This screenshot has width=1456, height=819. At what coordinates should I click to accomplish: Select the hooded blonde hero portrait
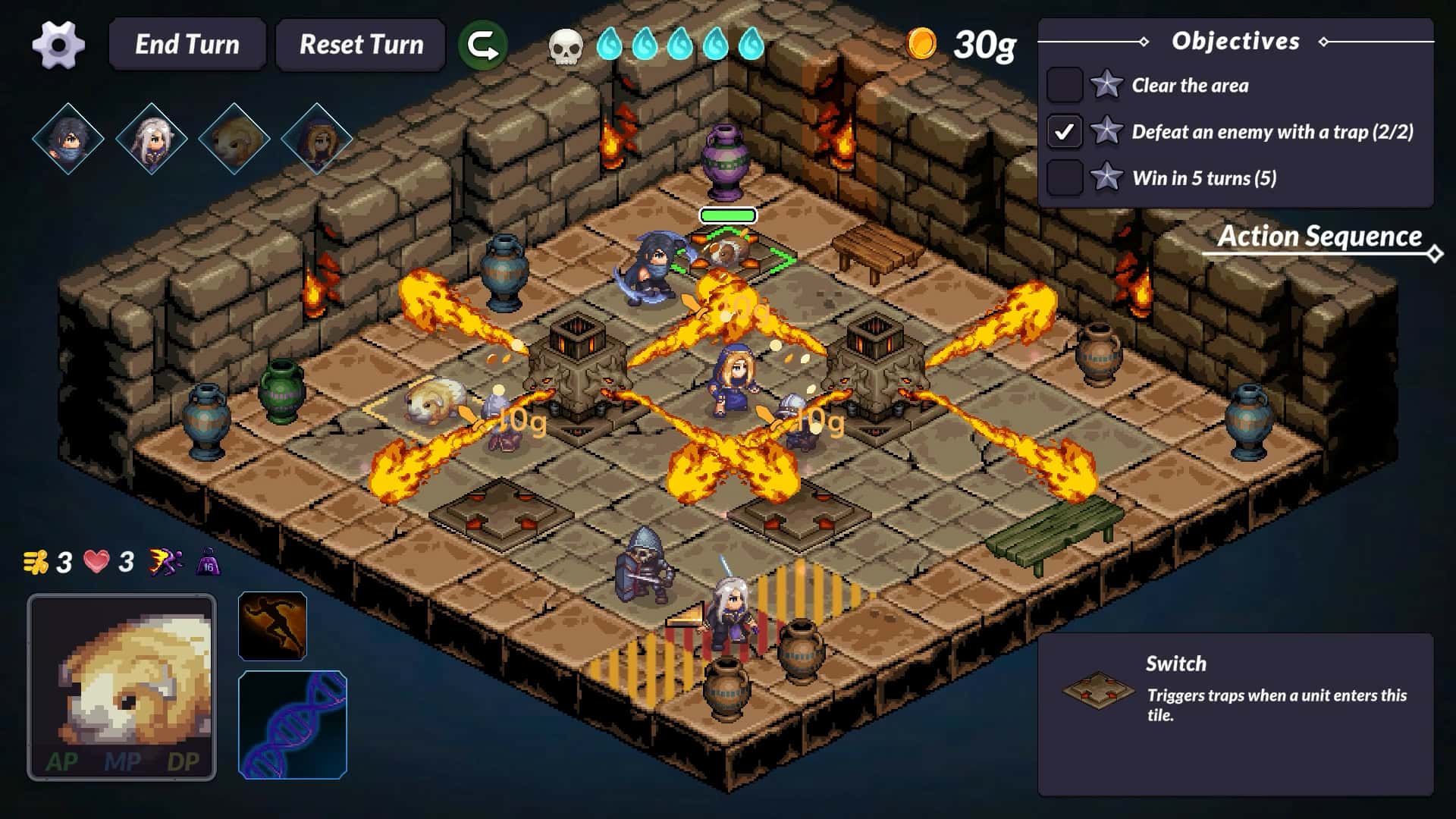pos(316,140)
